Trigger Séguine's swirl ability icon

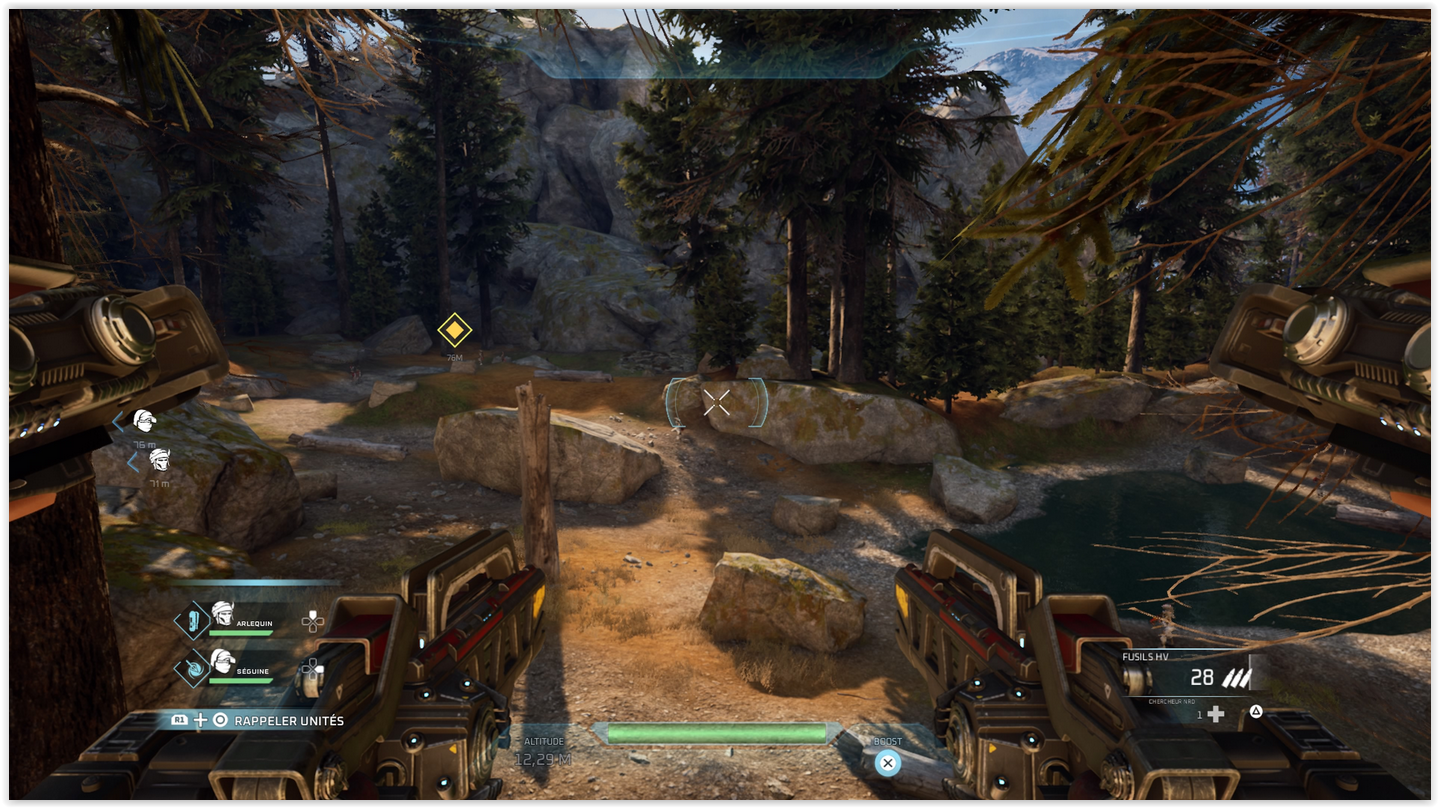(x=192, y=668)
